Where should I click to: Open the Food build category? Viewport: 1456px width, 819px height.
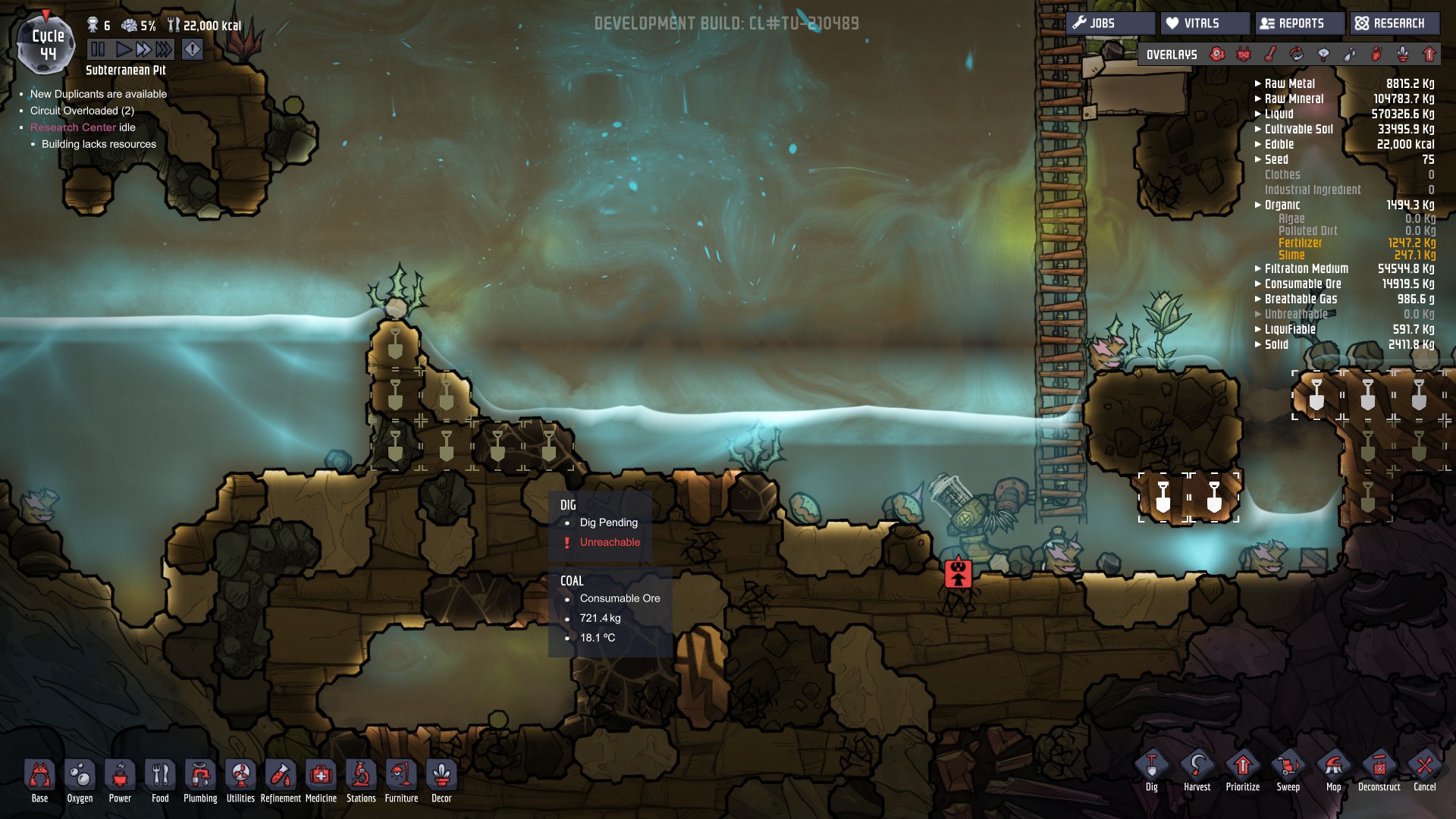point(160,777)
